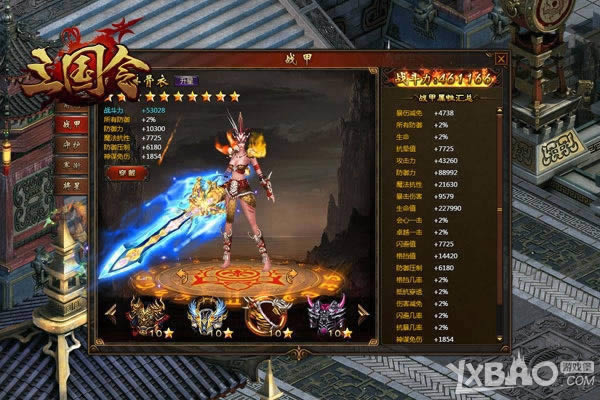This screenshot has width=600, height=400.
Task: Click the red 穿戴 equip button
Action: (126, 172)
